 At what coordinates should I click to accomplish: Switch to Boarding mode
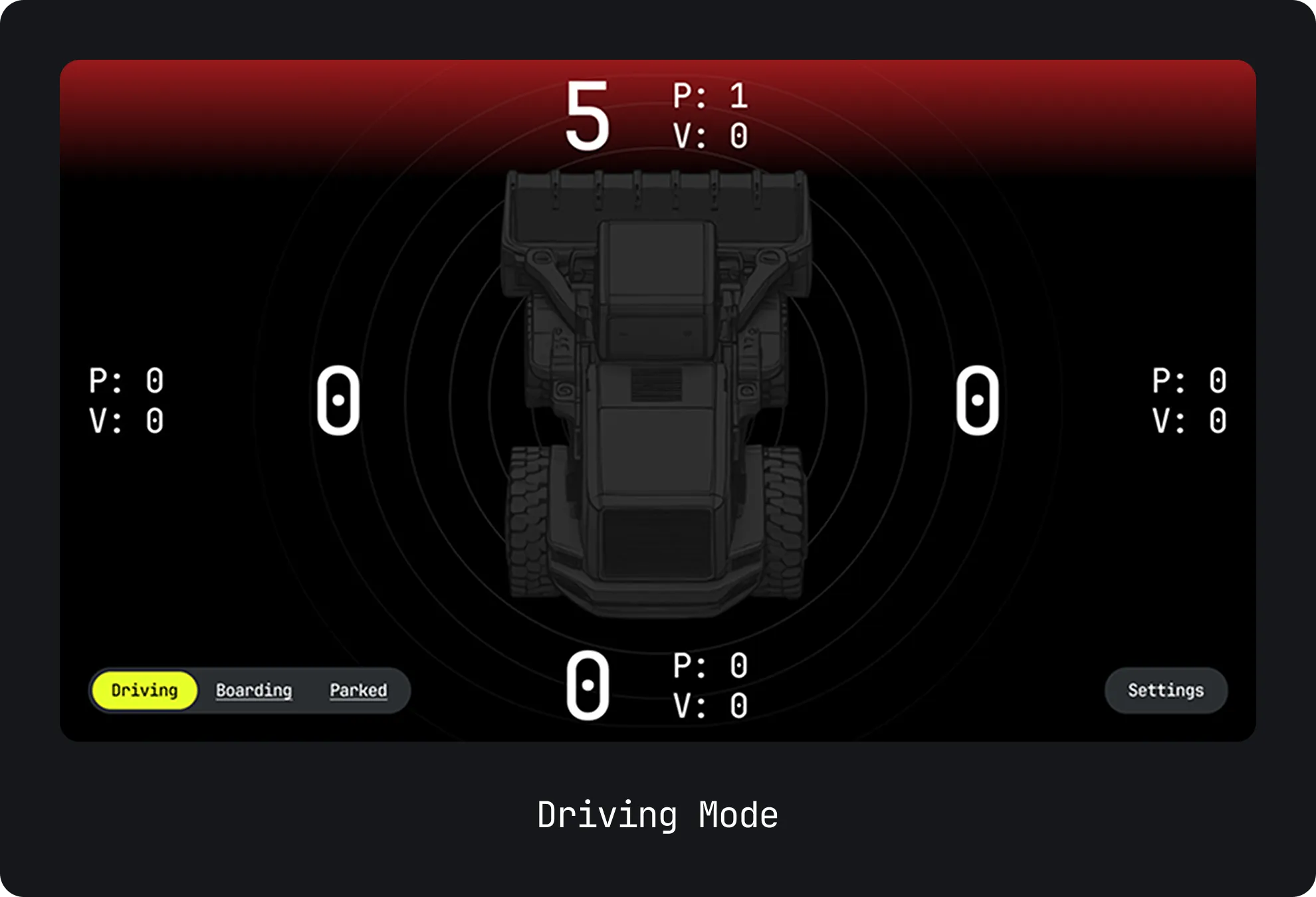pos(254,690)
